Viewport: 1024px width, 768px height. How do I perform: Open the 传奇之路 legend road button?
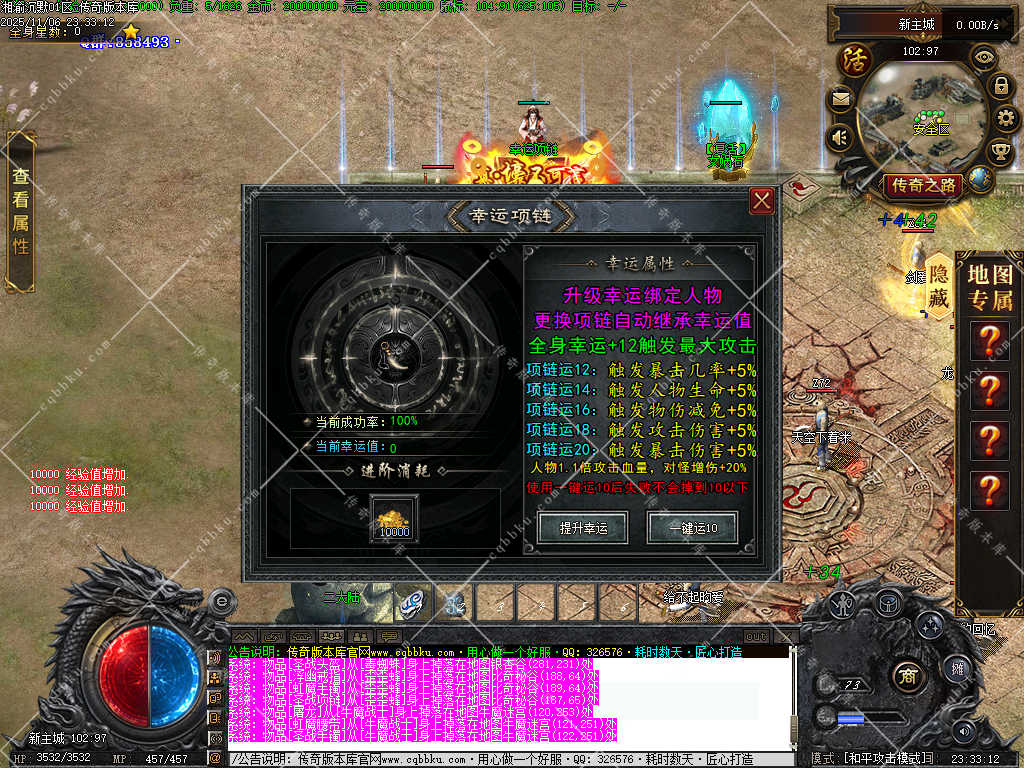click(921, 185)
